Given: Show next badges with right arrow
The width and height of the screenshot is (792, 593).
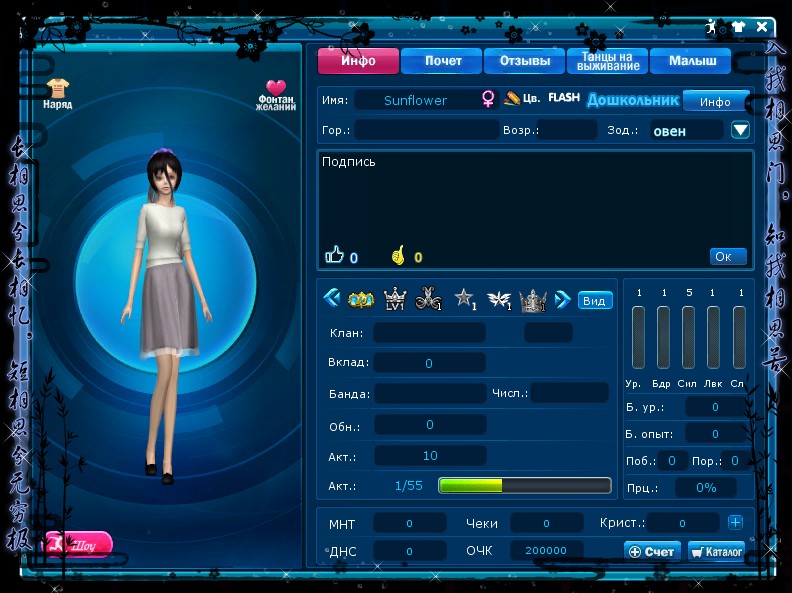Looking at the screenshot, I should (x=562, y=298).
